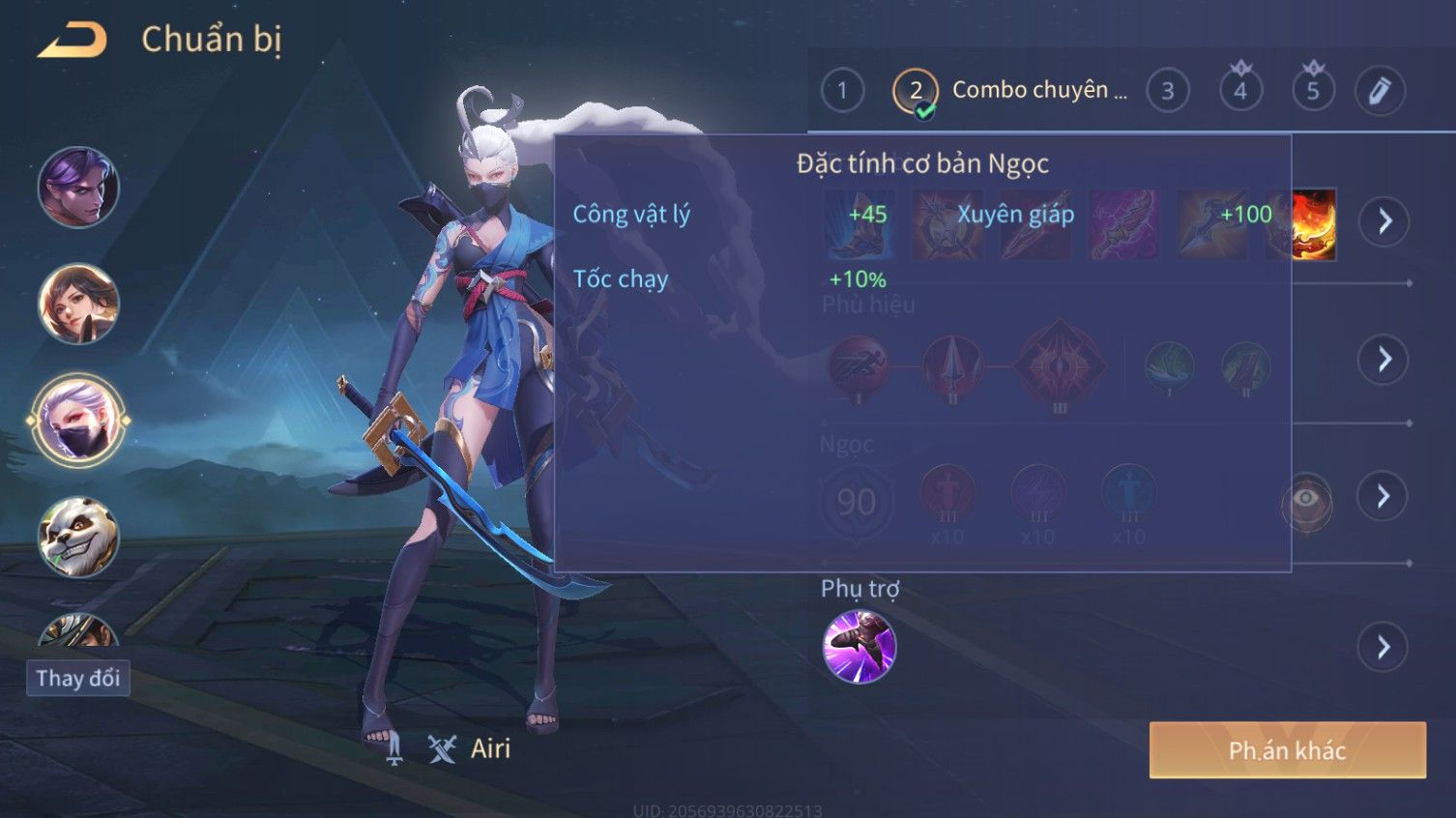The image size is (1456, 818).
Task: Choose the masked Airi hero portrait
Action: tap(78, 422)
